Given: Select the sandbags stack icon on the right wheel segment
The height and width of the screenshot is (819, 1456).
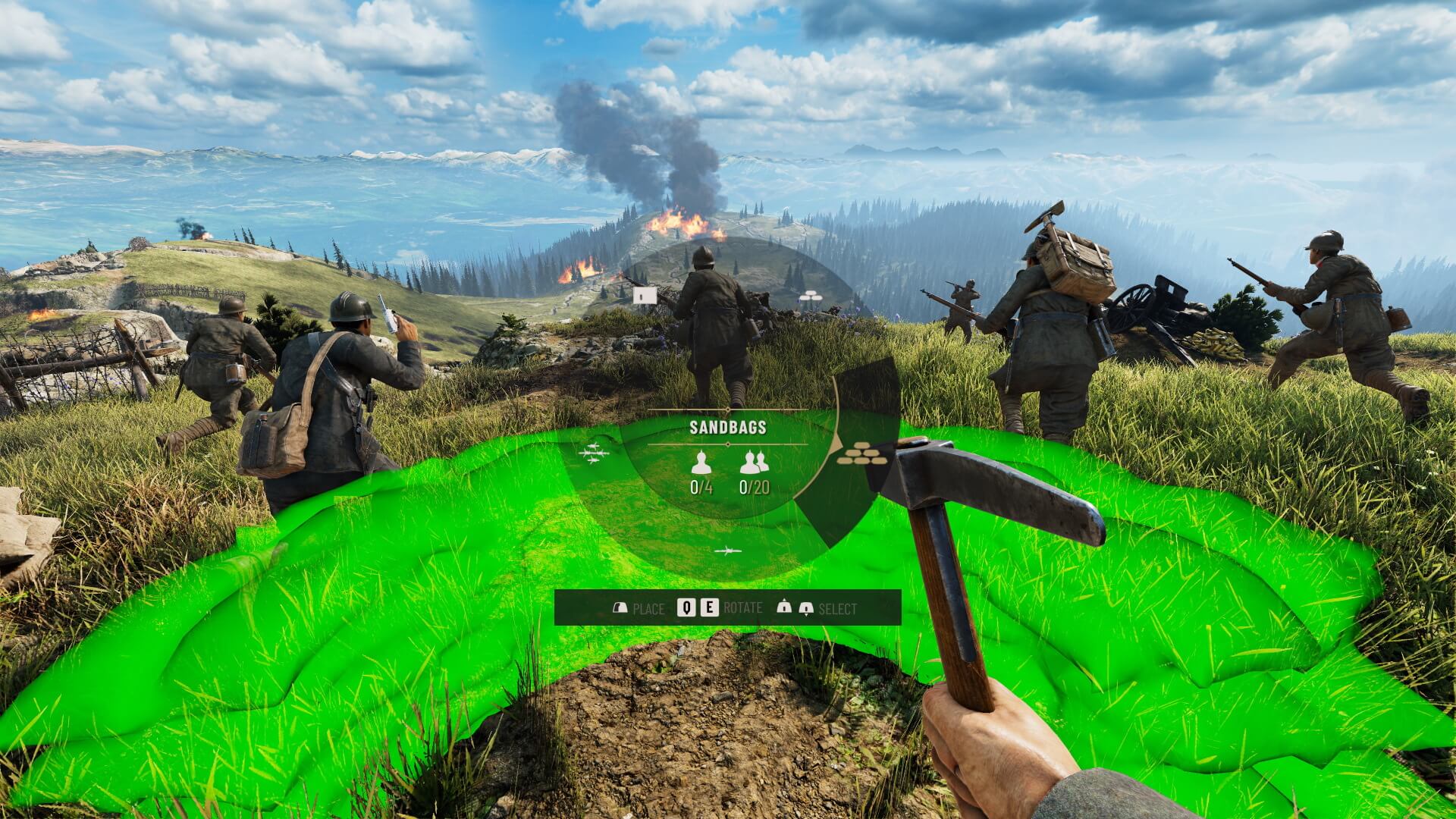Looking at the screenshot, I should [x=861, y=454].
